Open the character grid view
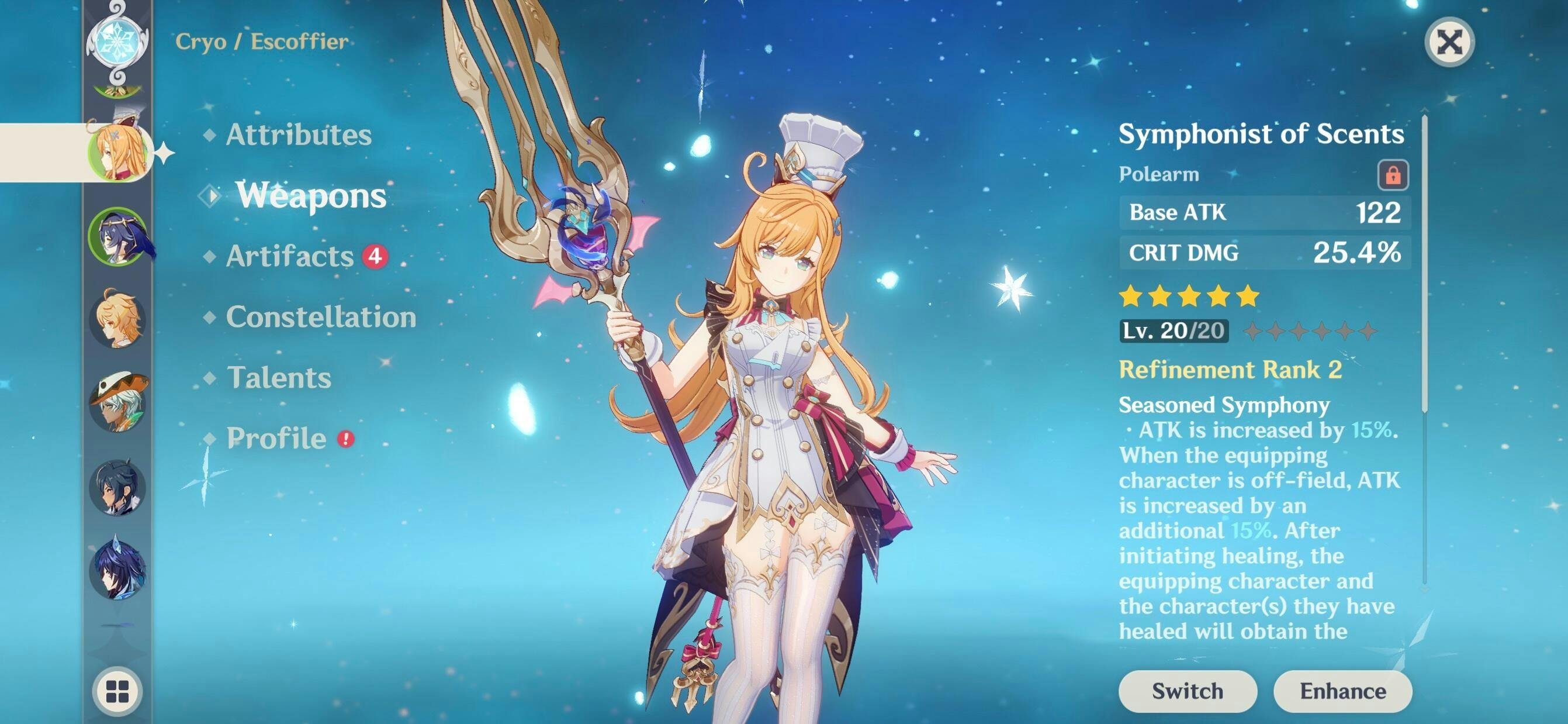 tap(117, 691)
